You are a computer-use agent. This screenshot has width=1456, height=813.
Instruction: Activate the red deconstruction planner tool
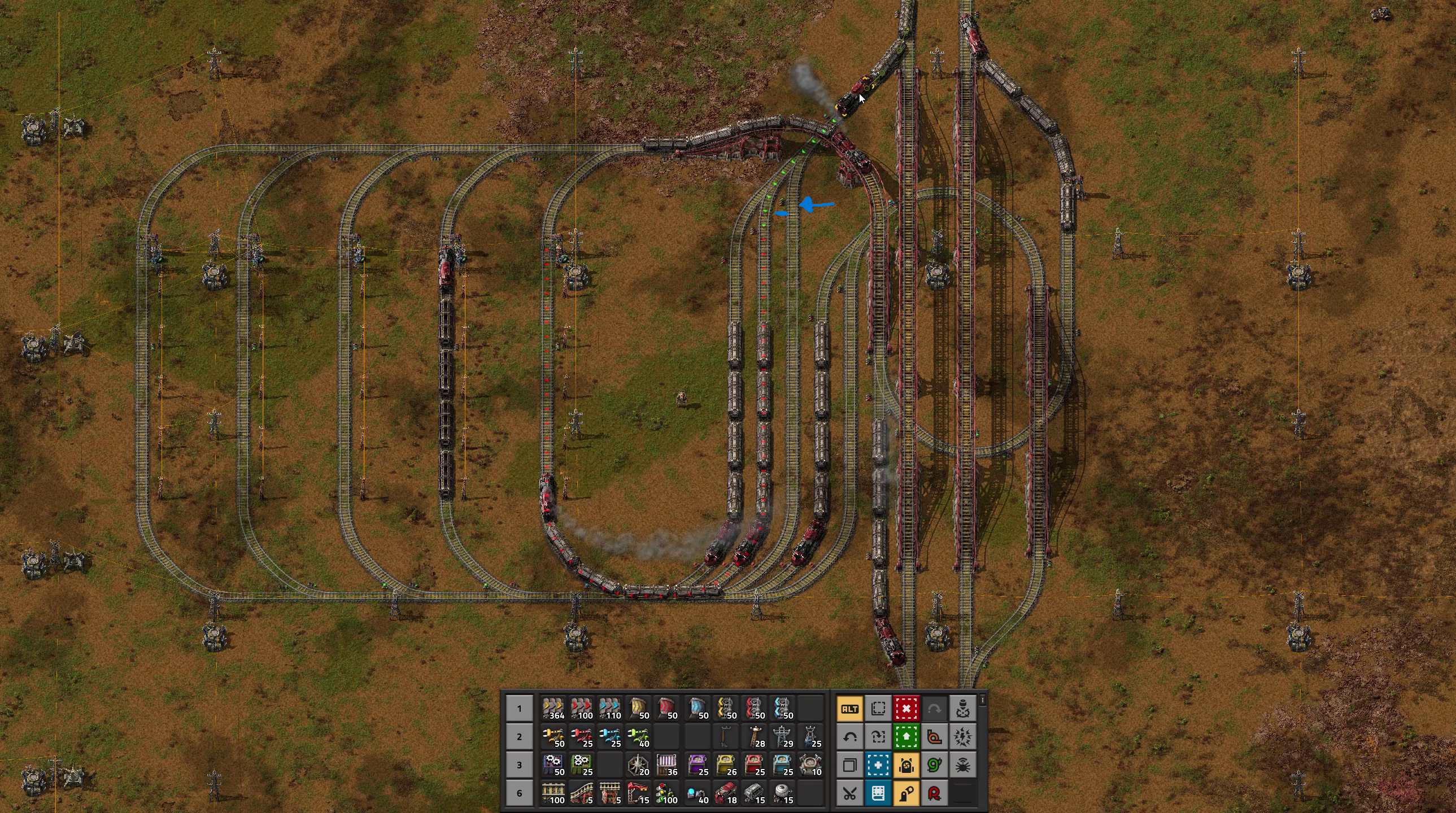(x=906, y=709)
